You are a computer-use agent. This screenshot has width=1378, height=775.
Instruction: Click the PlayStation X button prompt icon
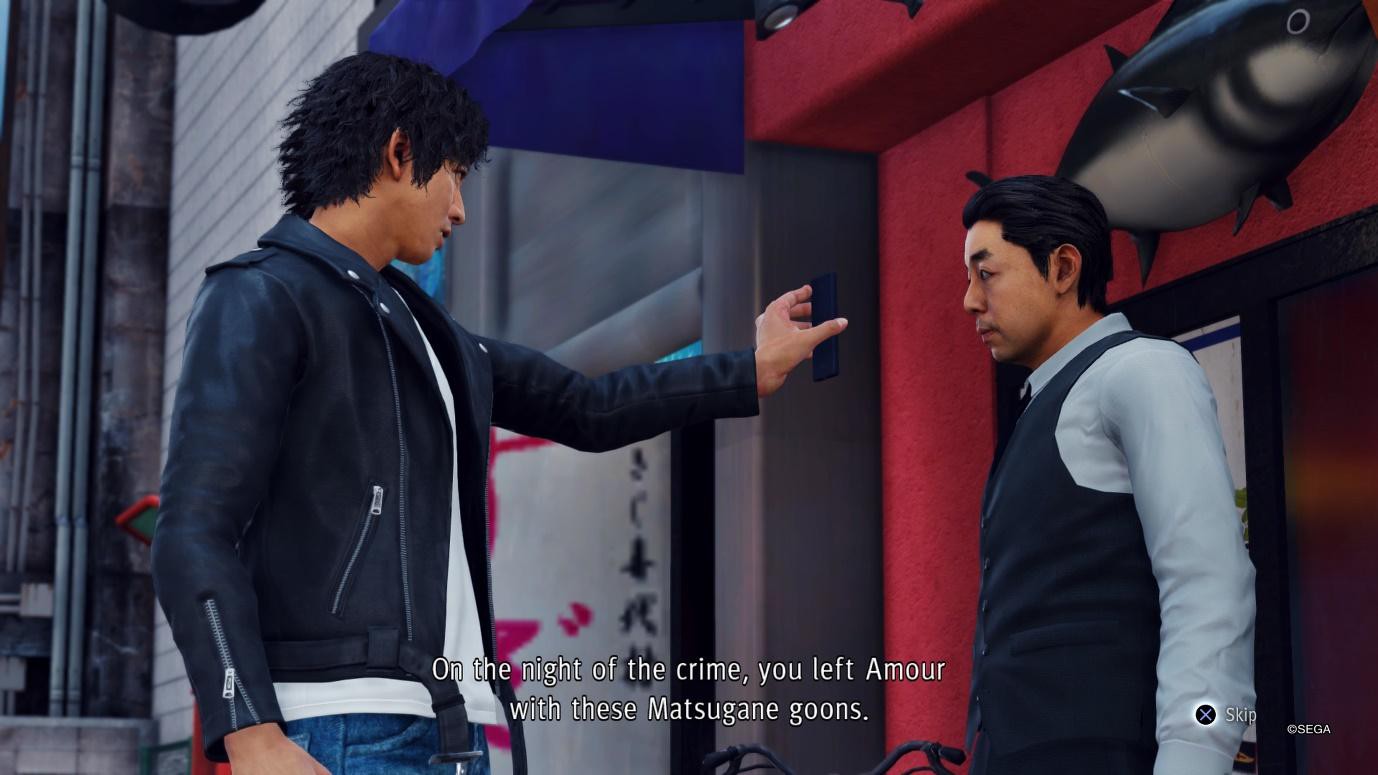pos(1204,714)
